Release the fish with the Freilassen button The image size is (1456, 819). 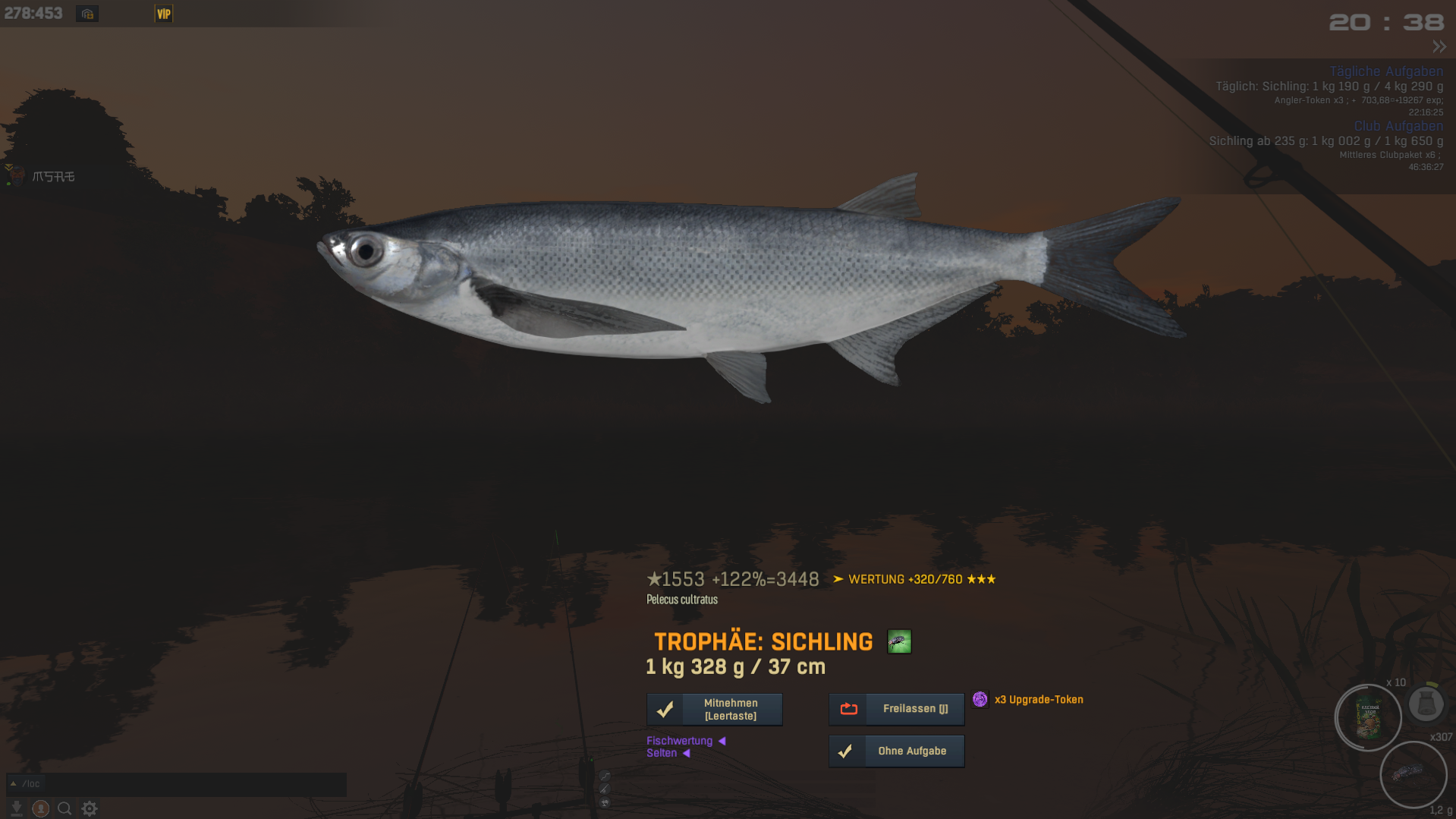896,709
